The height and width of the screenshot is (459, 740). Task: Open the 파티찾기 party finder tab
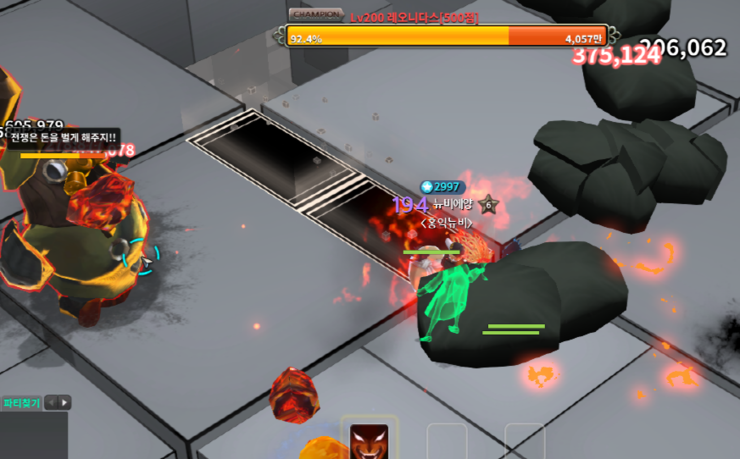21,403
